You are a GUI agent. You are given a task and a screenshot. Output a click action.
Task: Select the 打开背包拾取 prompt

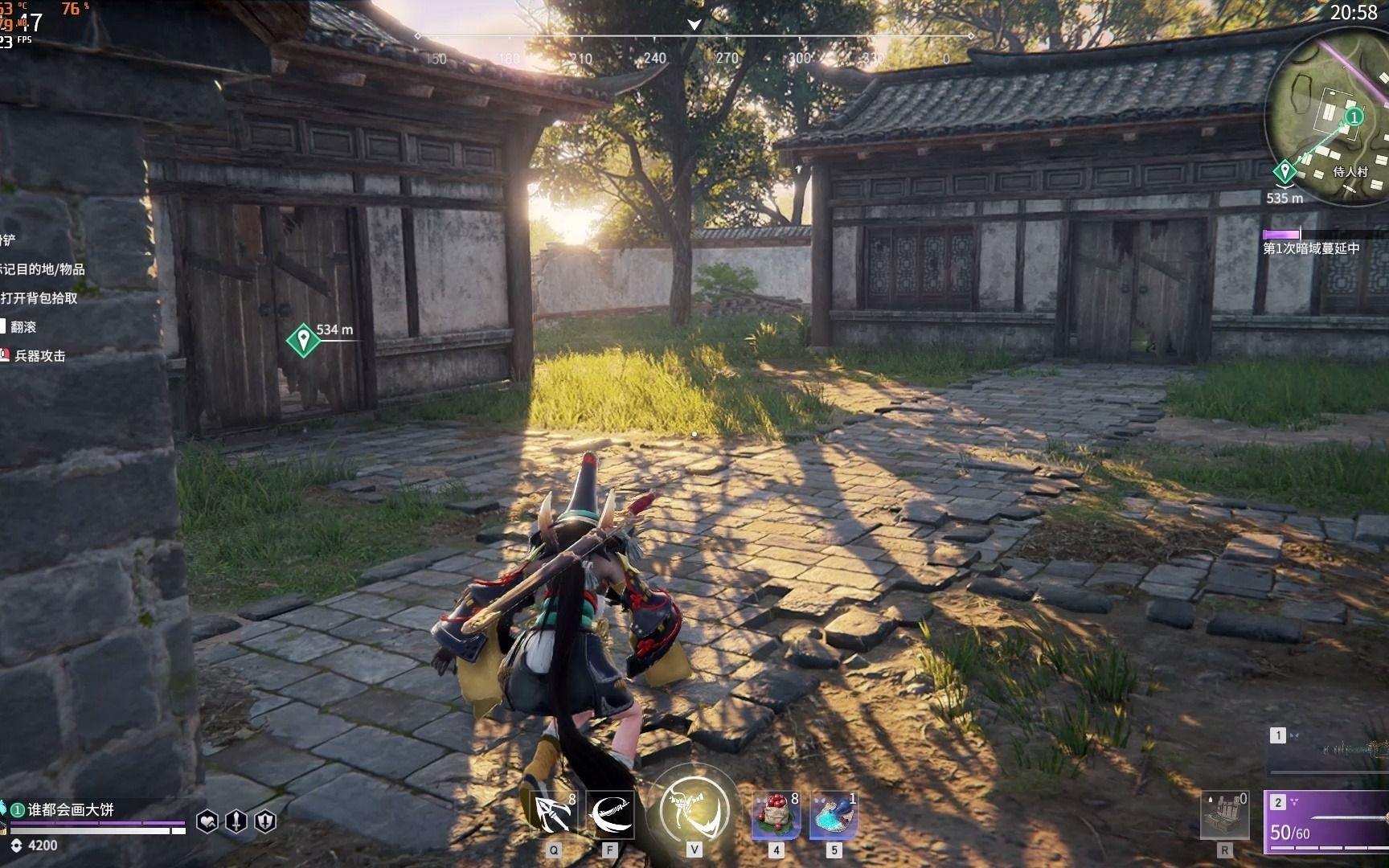point(39,299)
